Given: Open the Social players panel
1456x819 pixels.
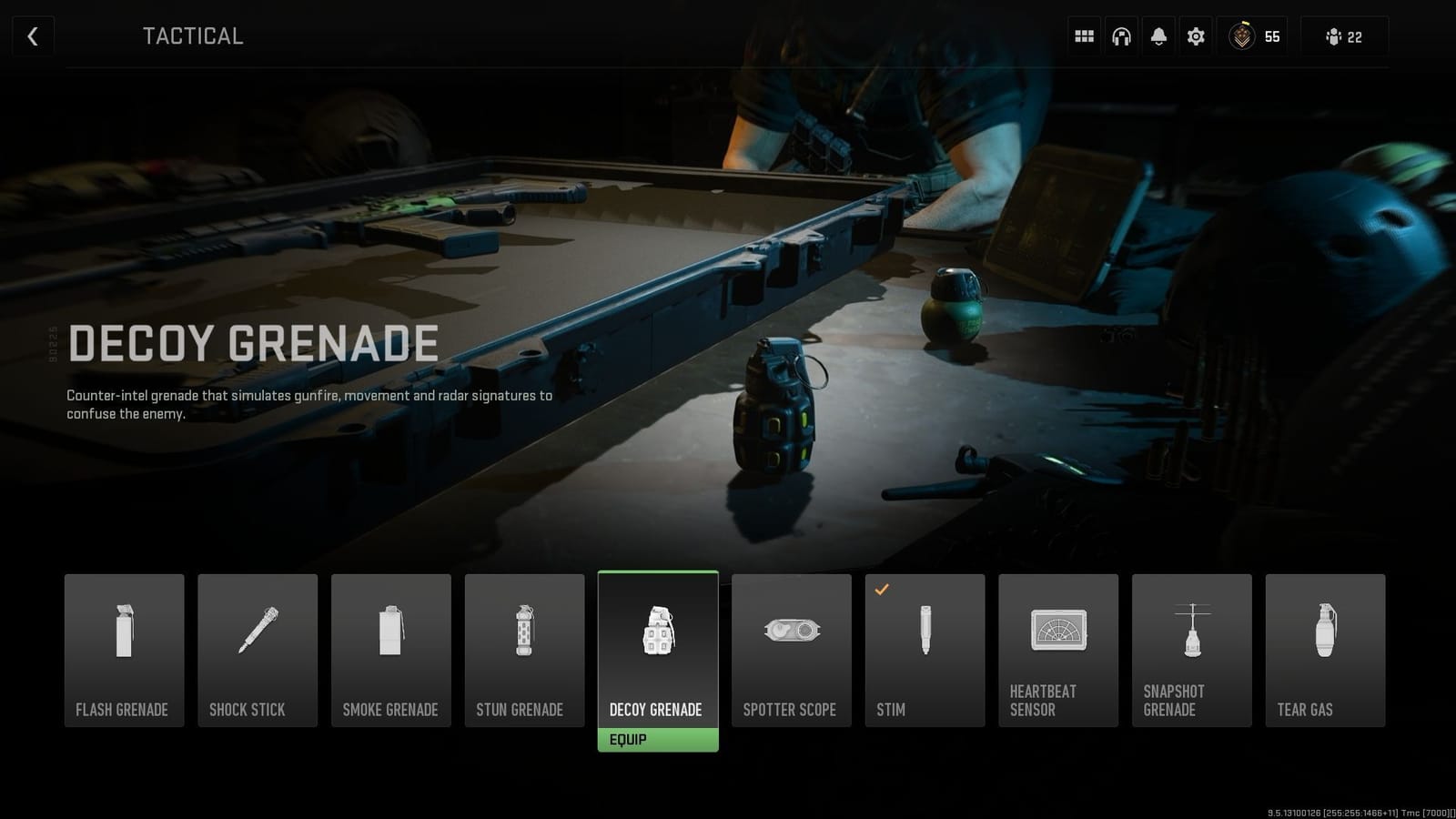Looking at the screenshot, I should coord(1333,36).
